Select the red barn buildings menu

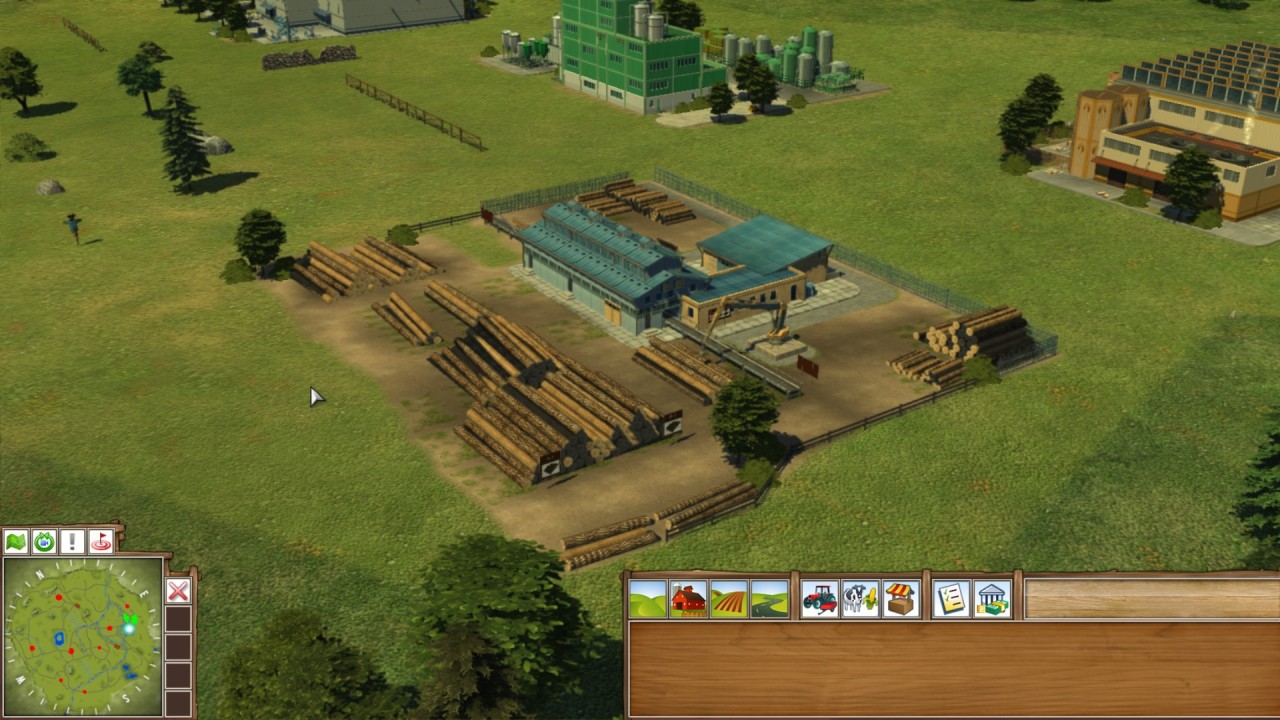[688, 599]
